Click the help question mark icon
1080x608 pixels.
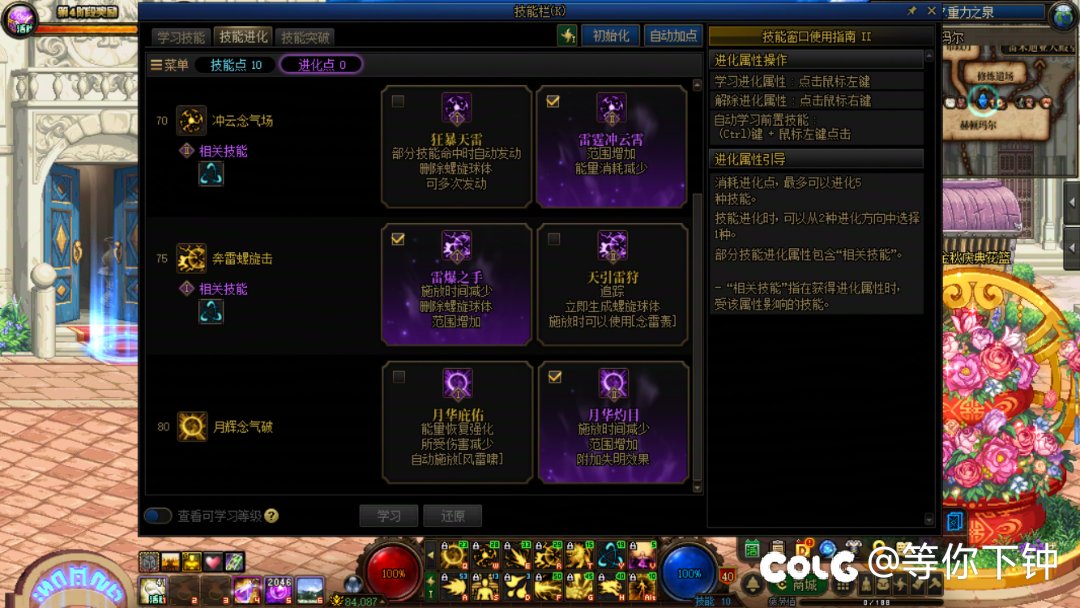pos(272,516)
